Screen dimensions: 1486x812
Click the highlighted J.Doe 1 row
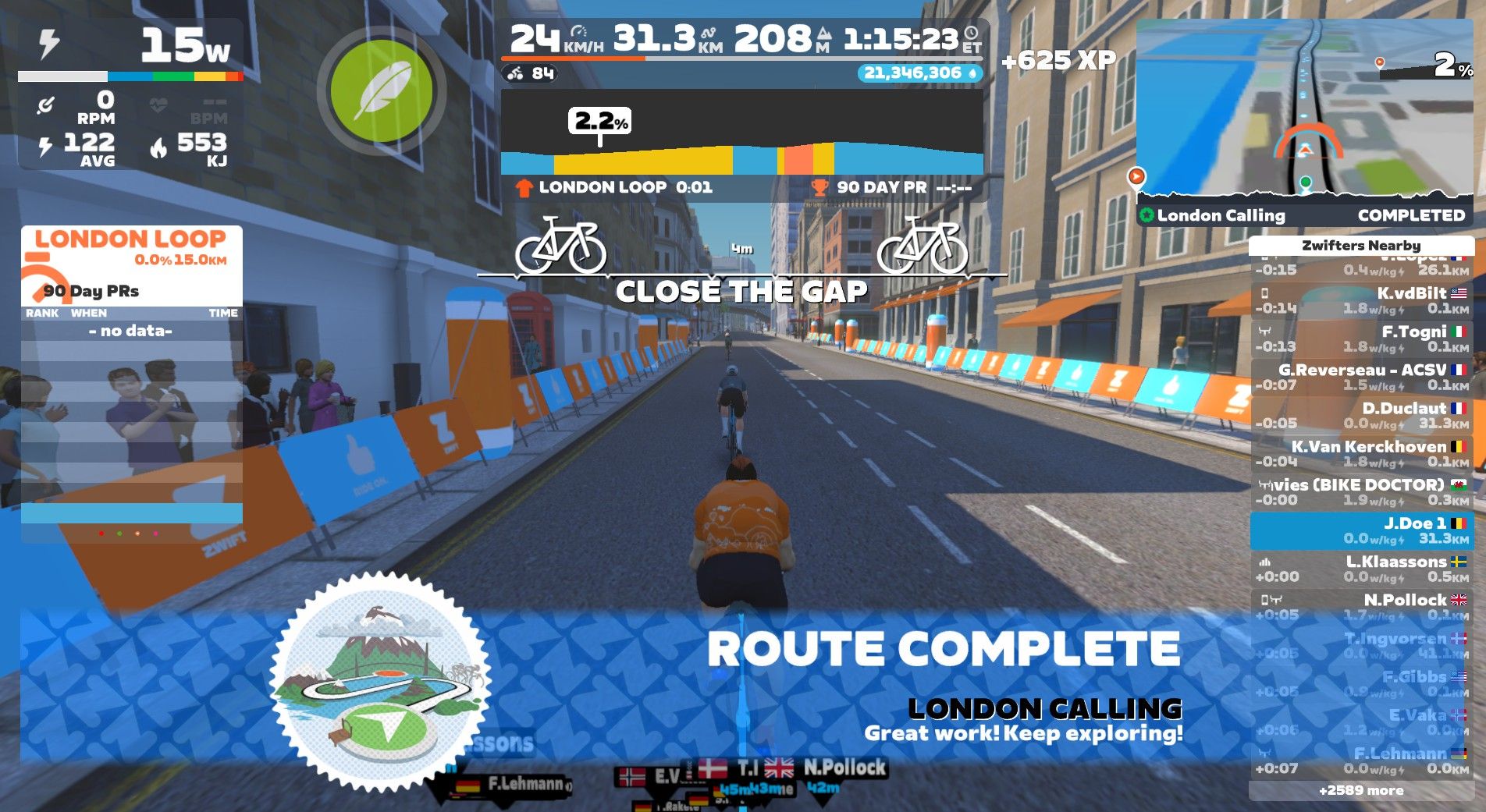(x=1361, y=530)
